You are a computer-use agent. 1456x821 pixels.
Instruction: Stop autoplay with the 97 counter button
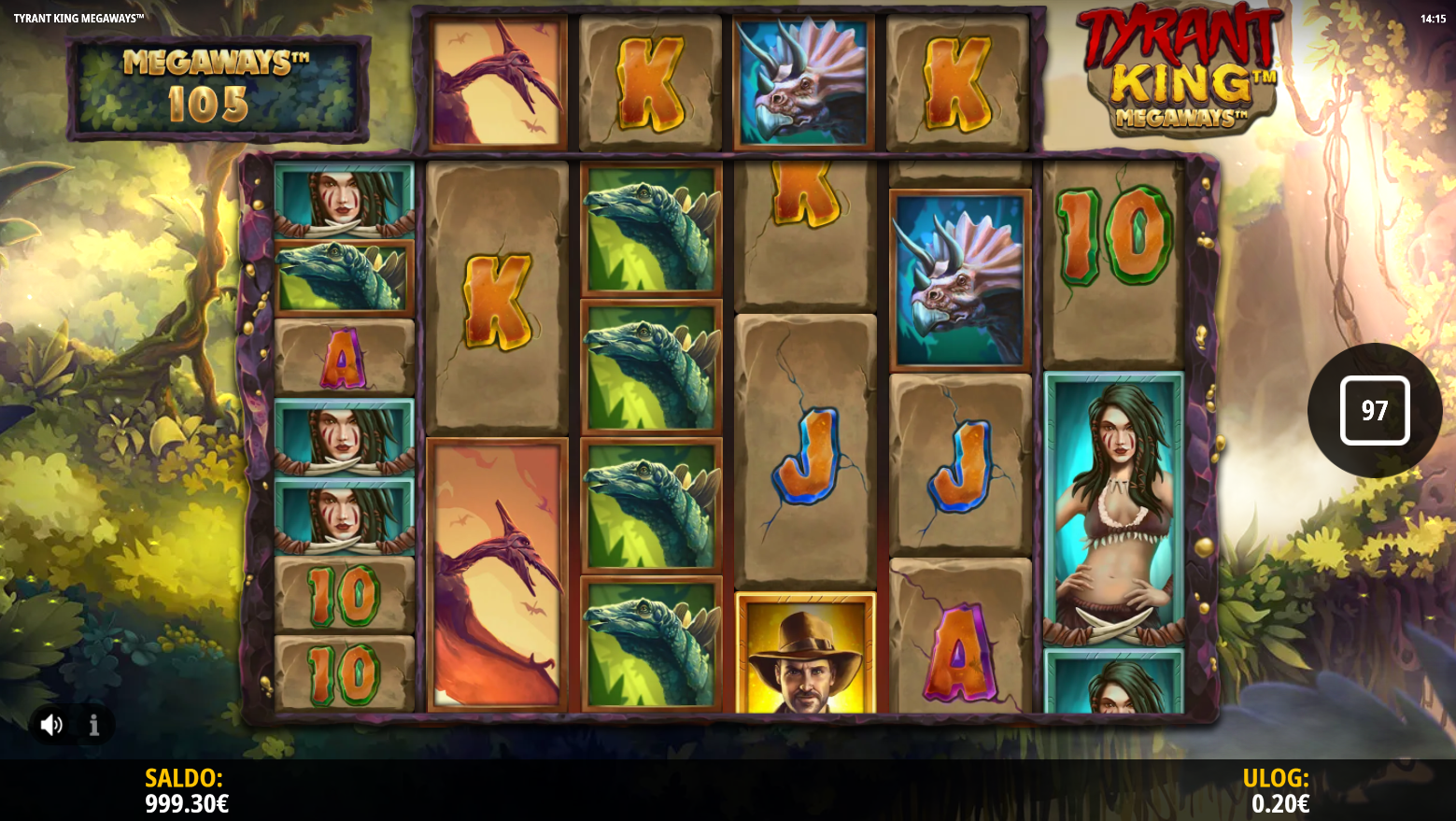pyautogui.click(x=1374, y=411)
